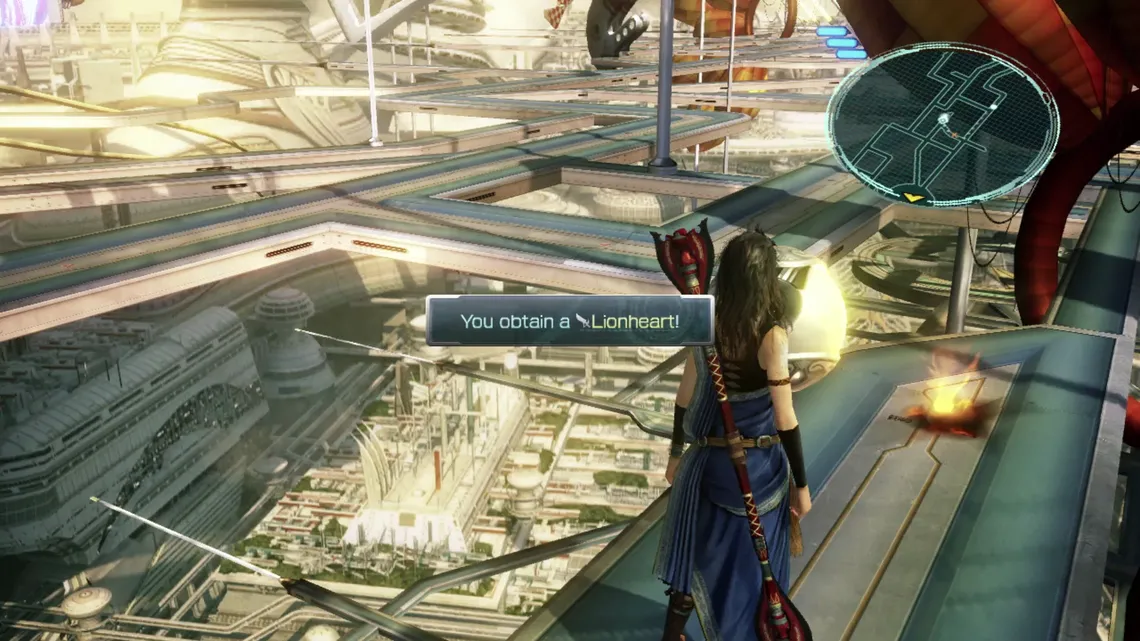Dismiss the "You obtain a Lionheart!" notification
This screenshot has height=641, width=1140.
[569, 321]
